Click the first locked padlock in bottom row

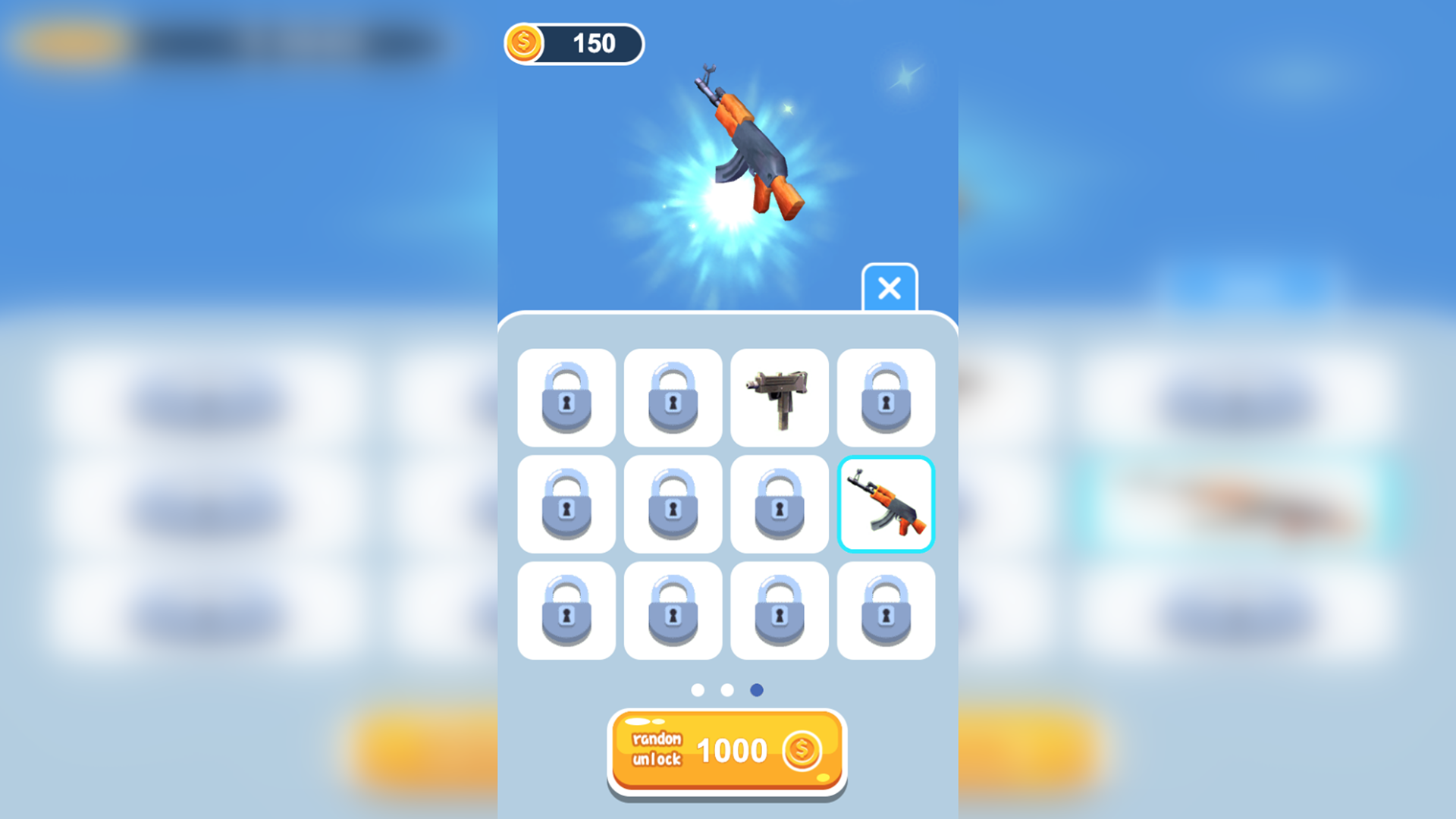[566, 610]
